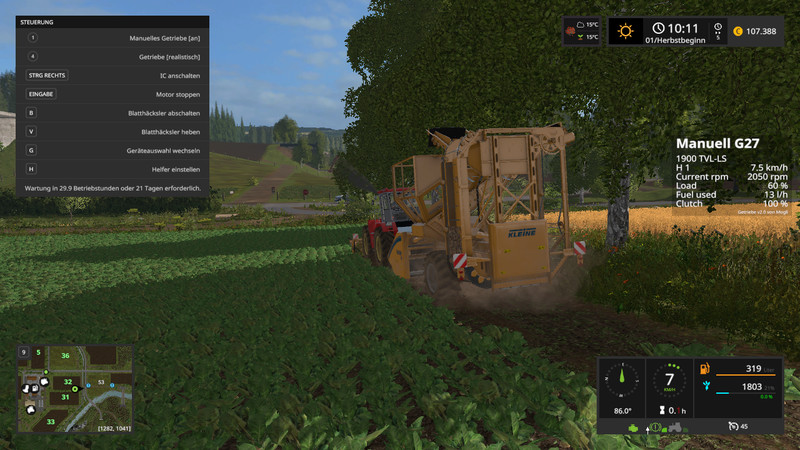This screenshot has height=450, width=800.
Task: Select the green engine status icon
Action: pos(633,428)
